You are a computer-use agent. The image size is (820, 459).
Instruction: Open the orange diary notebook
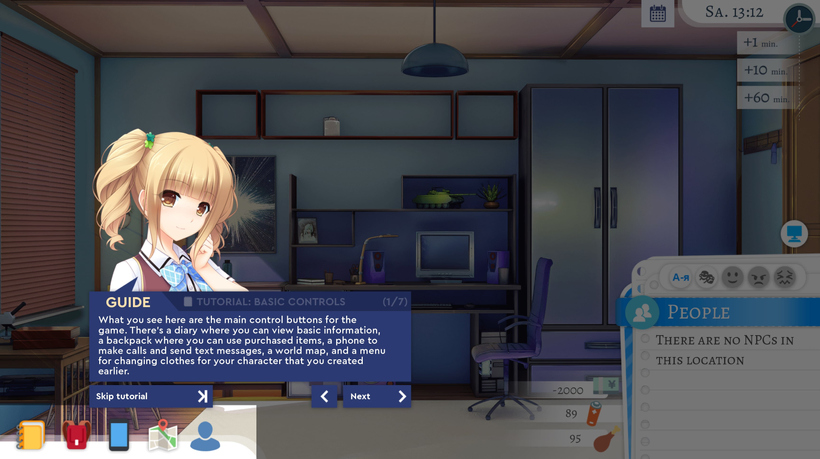(x=31, y=436)
